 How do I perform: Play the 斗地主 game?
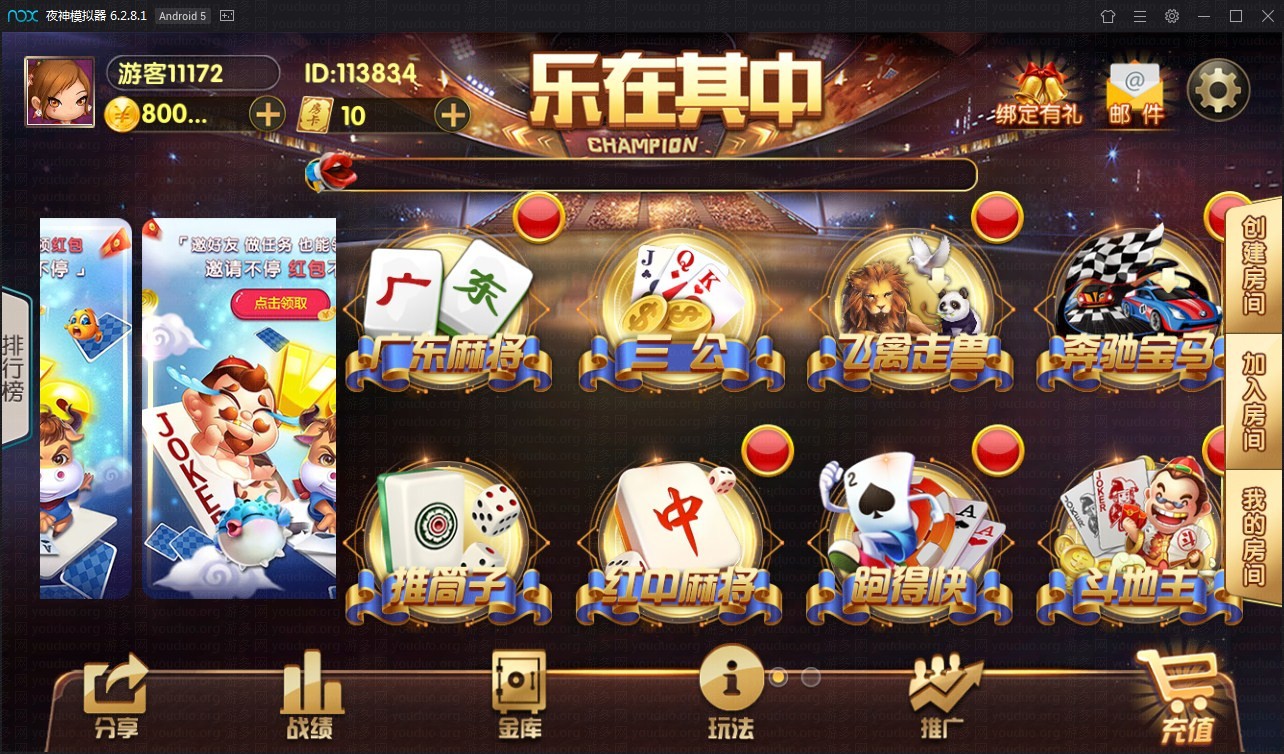tap(1135, 530)
